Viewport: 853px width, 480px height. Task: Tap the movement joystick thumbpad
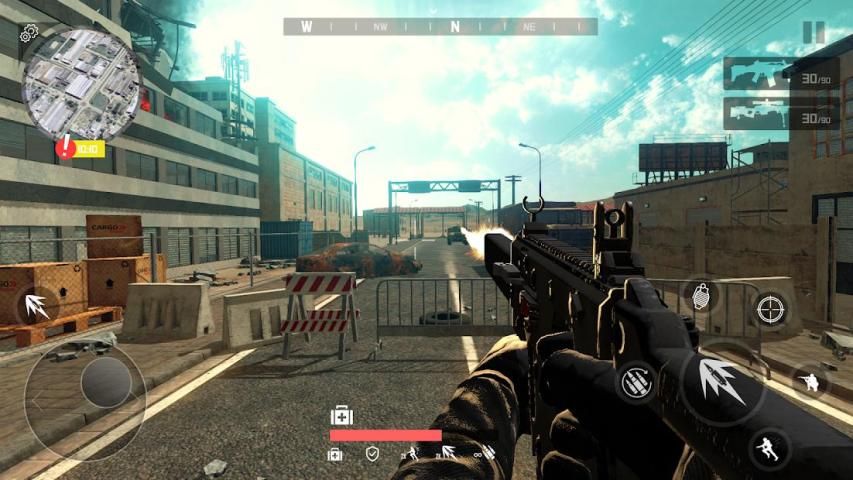click(105, 383)
